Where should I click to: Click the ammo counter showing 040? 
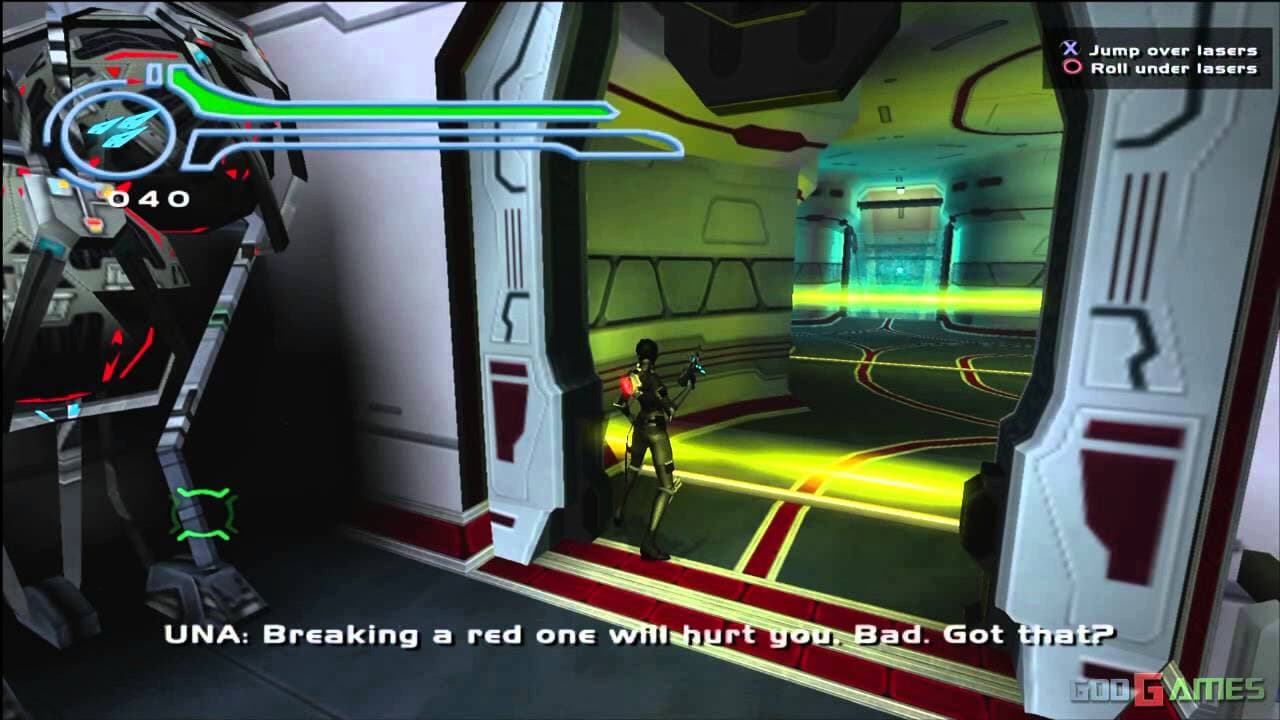[149, 197]
